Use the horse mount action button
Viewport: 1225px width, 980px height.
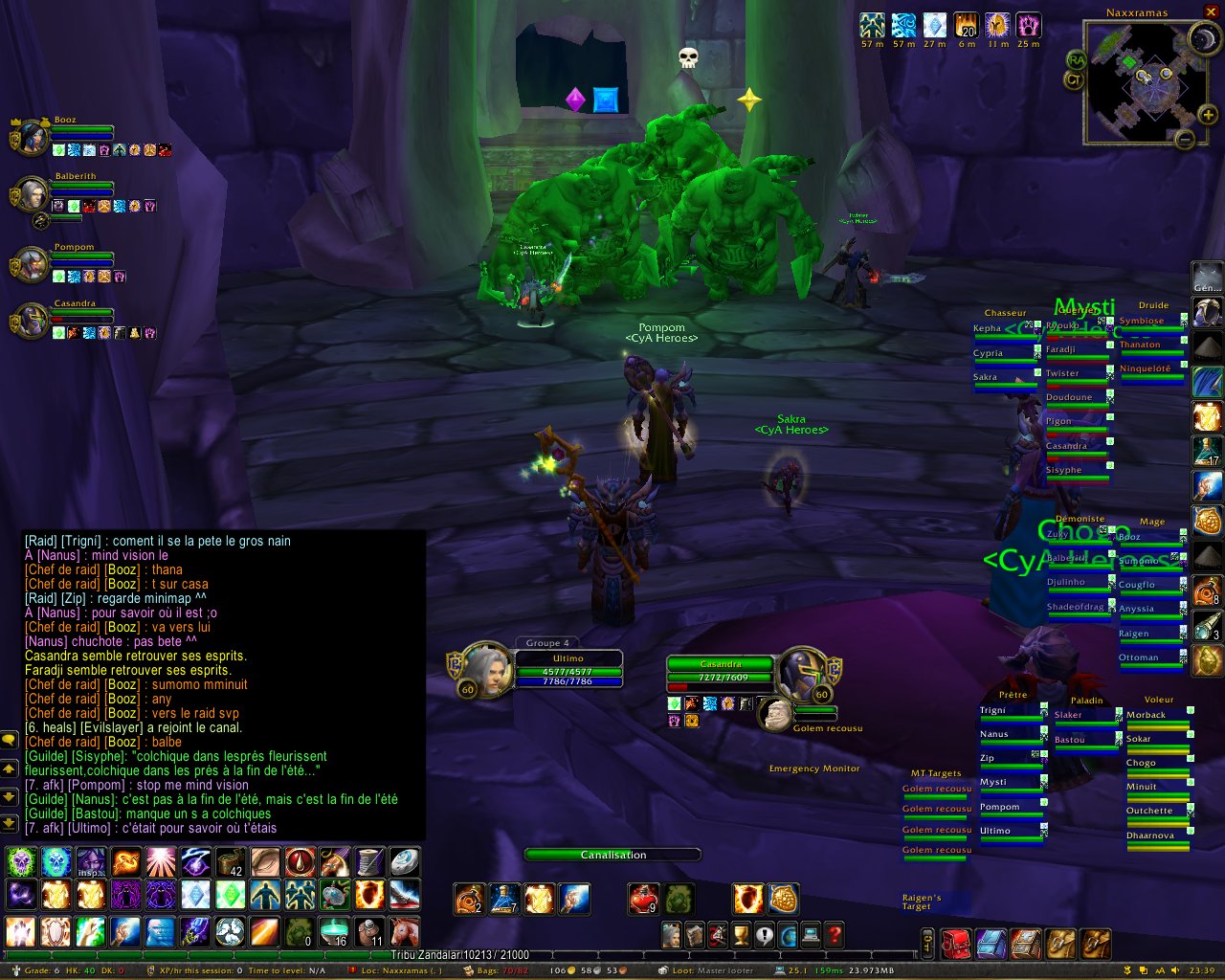click(x=404, y=930)
